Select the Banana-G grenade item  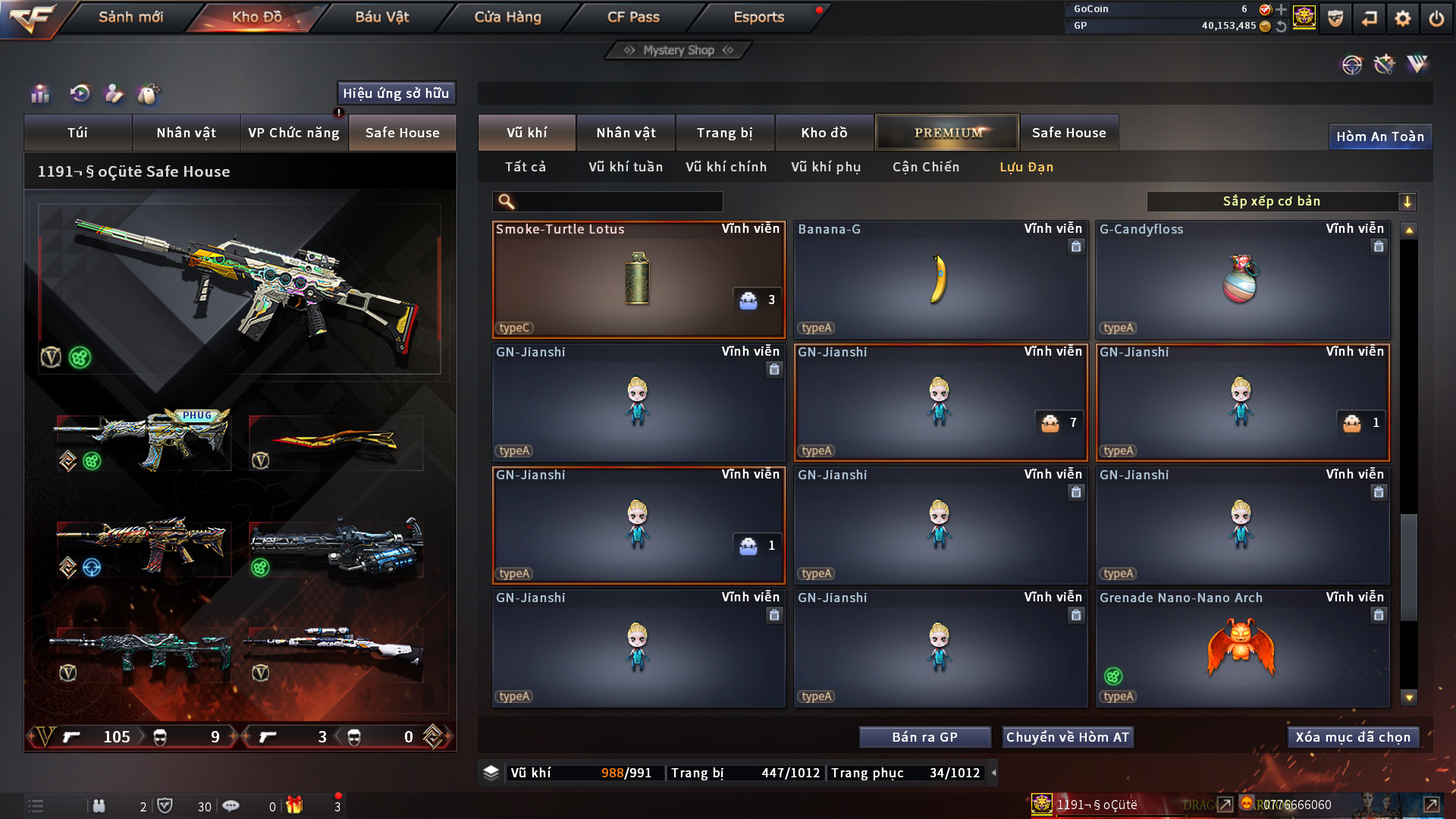(x=940, y=280)
